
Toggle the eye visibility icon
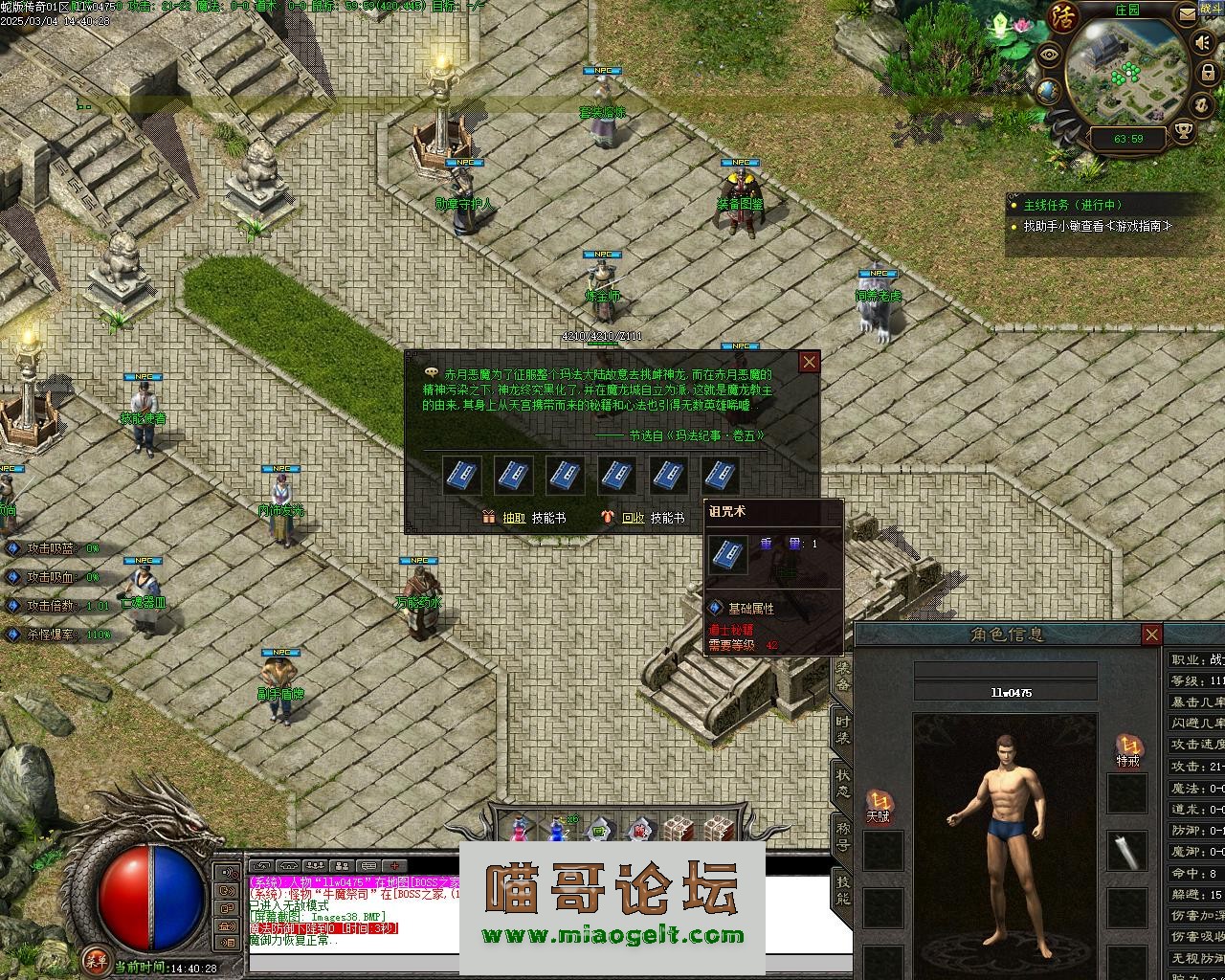[x=1050, y=54]
